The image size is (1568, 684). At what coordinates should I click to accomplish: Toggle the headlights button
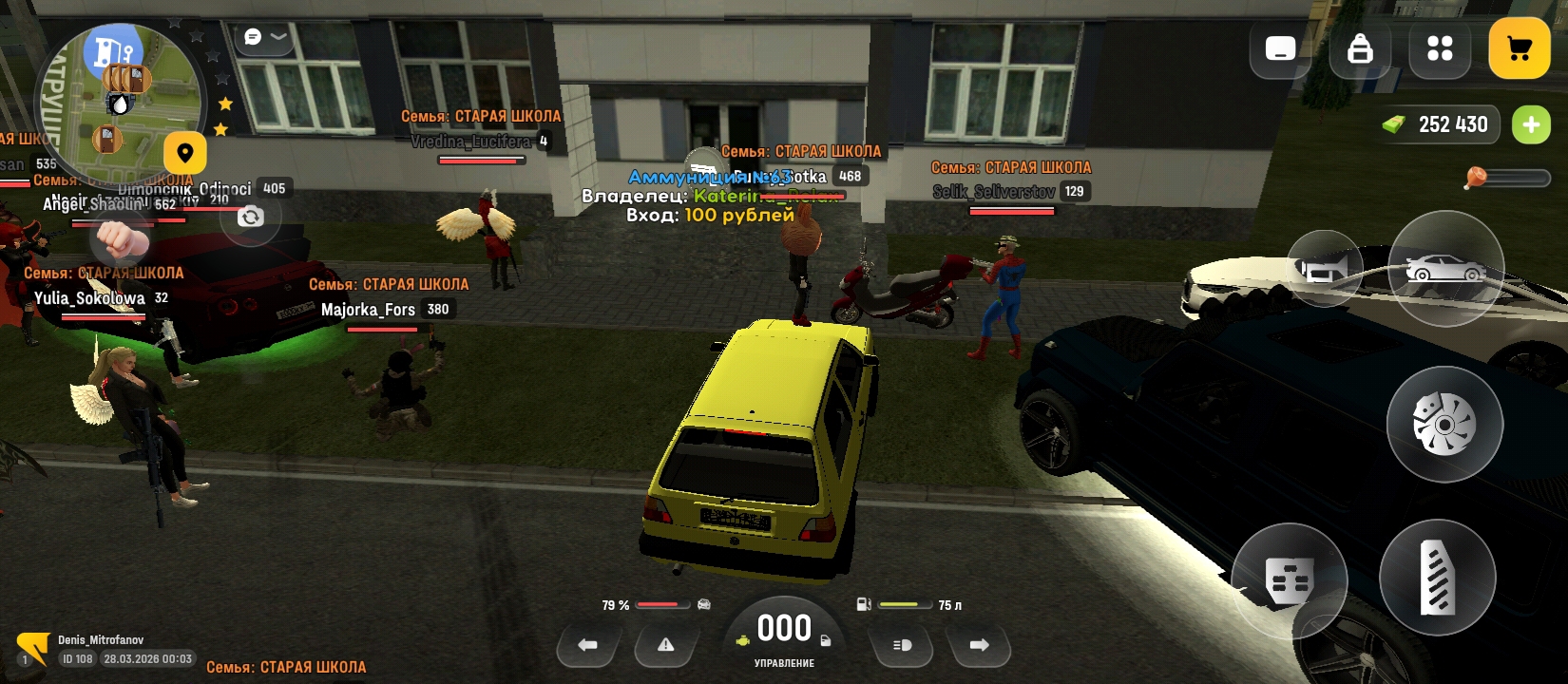click(x=902, y=645)
